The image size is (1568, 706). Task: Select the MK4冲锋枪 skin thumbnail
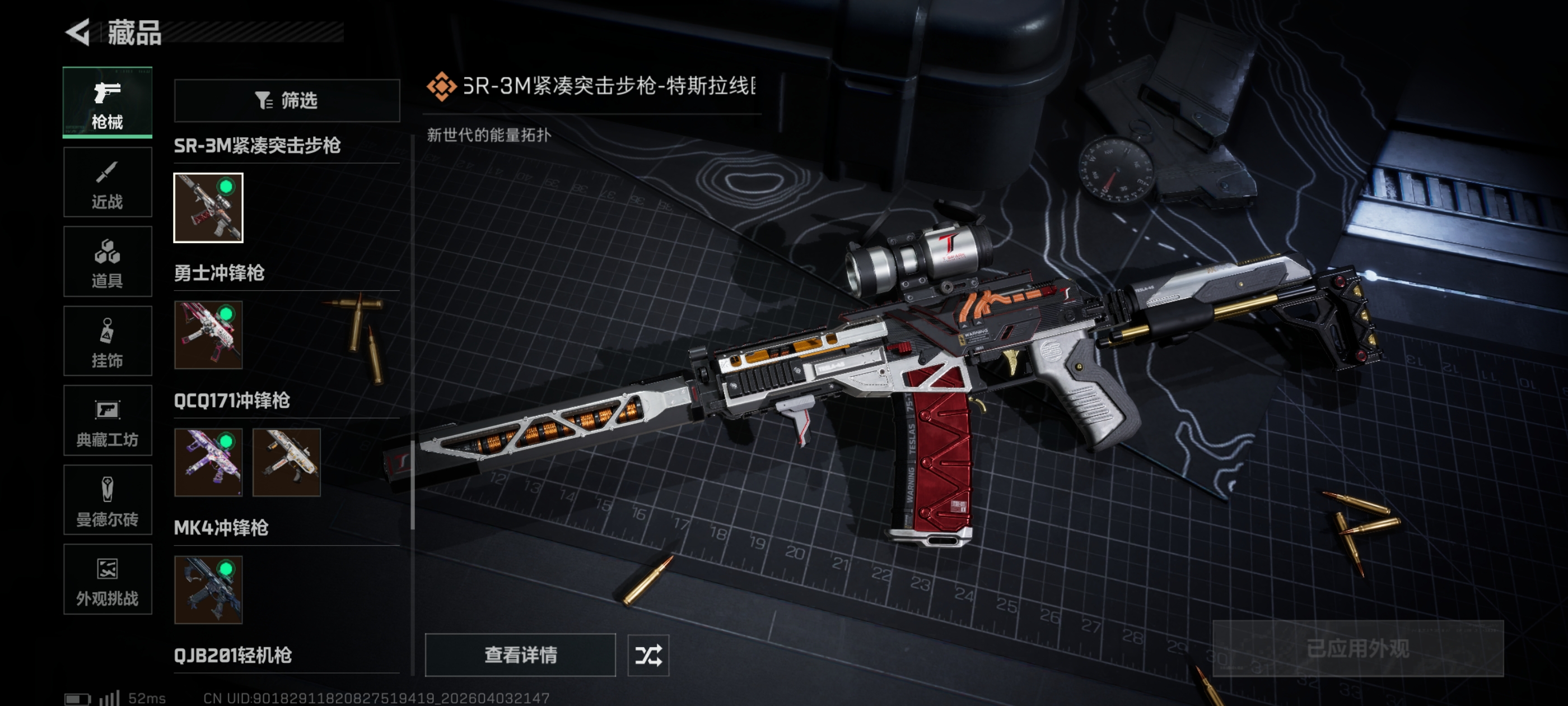coord(208,589)
